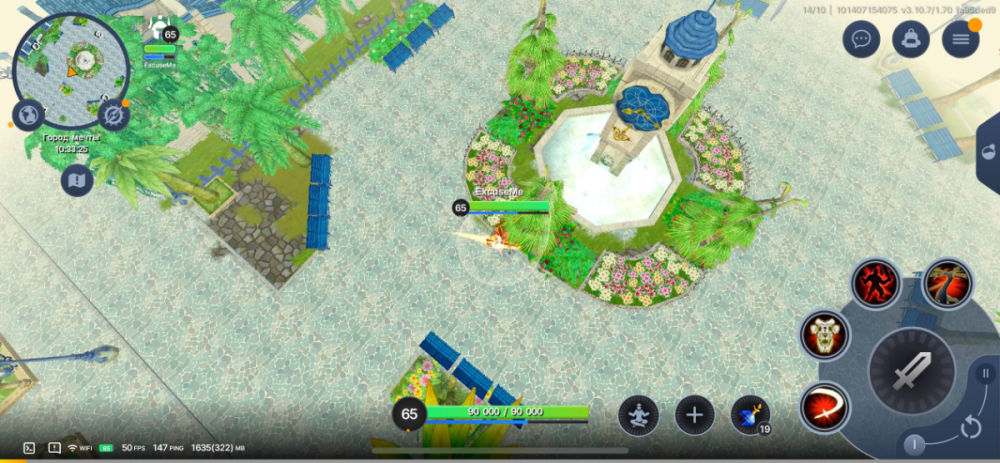Select skill page II
The image size is (1000, 463).
coord(983,374)
